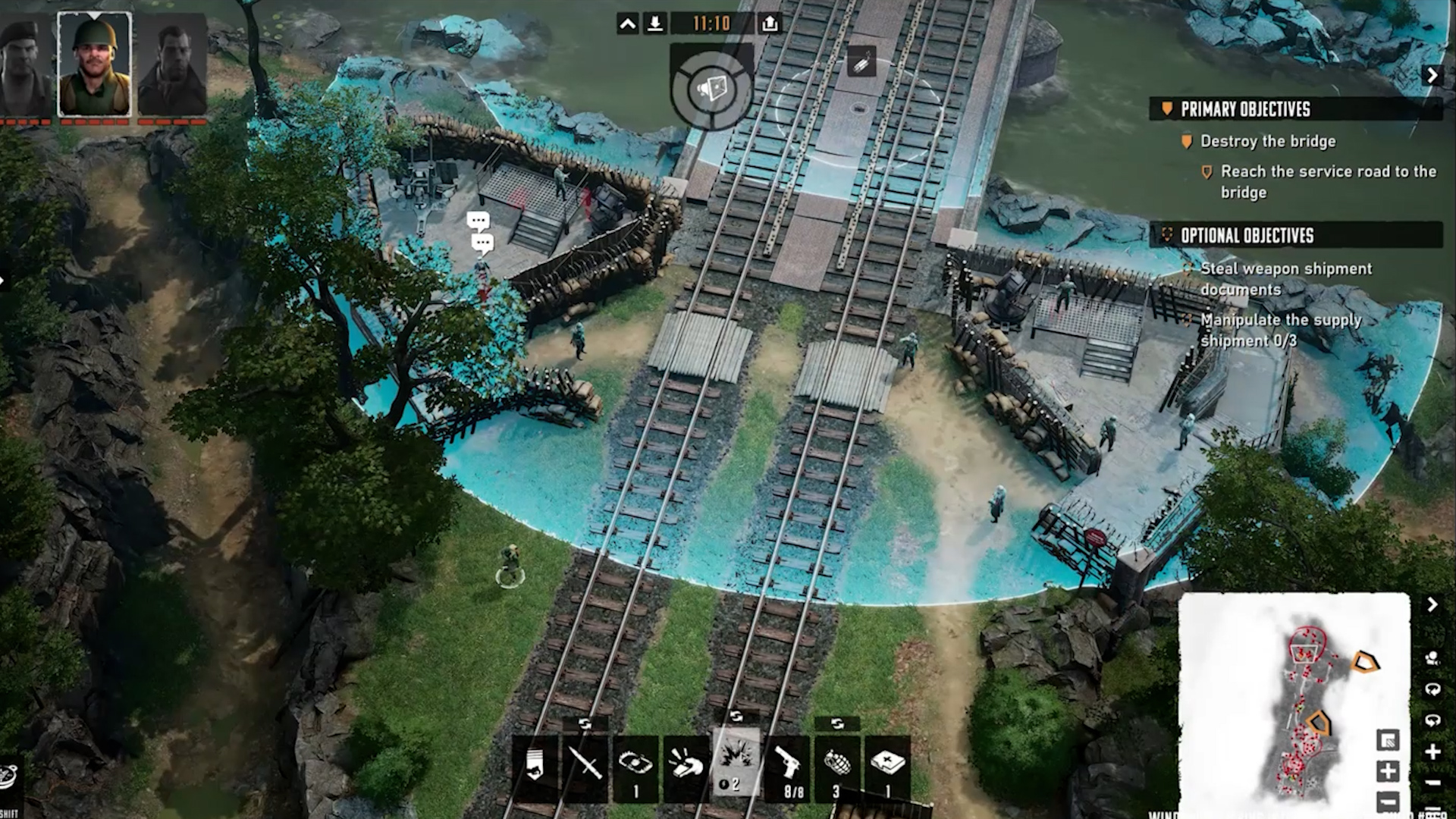Click the quick load upload-arrow button

point(770,24)
